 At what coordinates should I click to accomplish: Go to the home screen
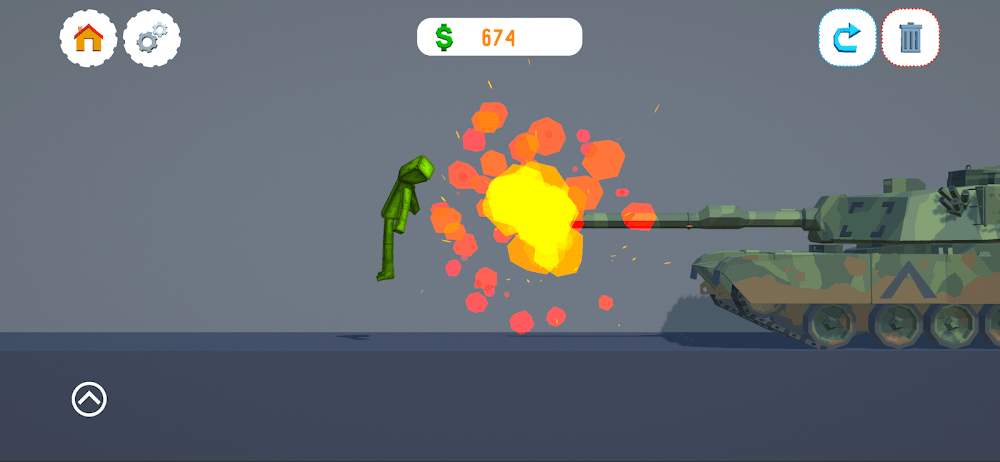pyautogui.click(x=89, y=39)
